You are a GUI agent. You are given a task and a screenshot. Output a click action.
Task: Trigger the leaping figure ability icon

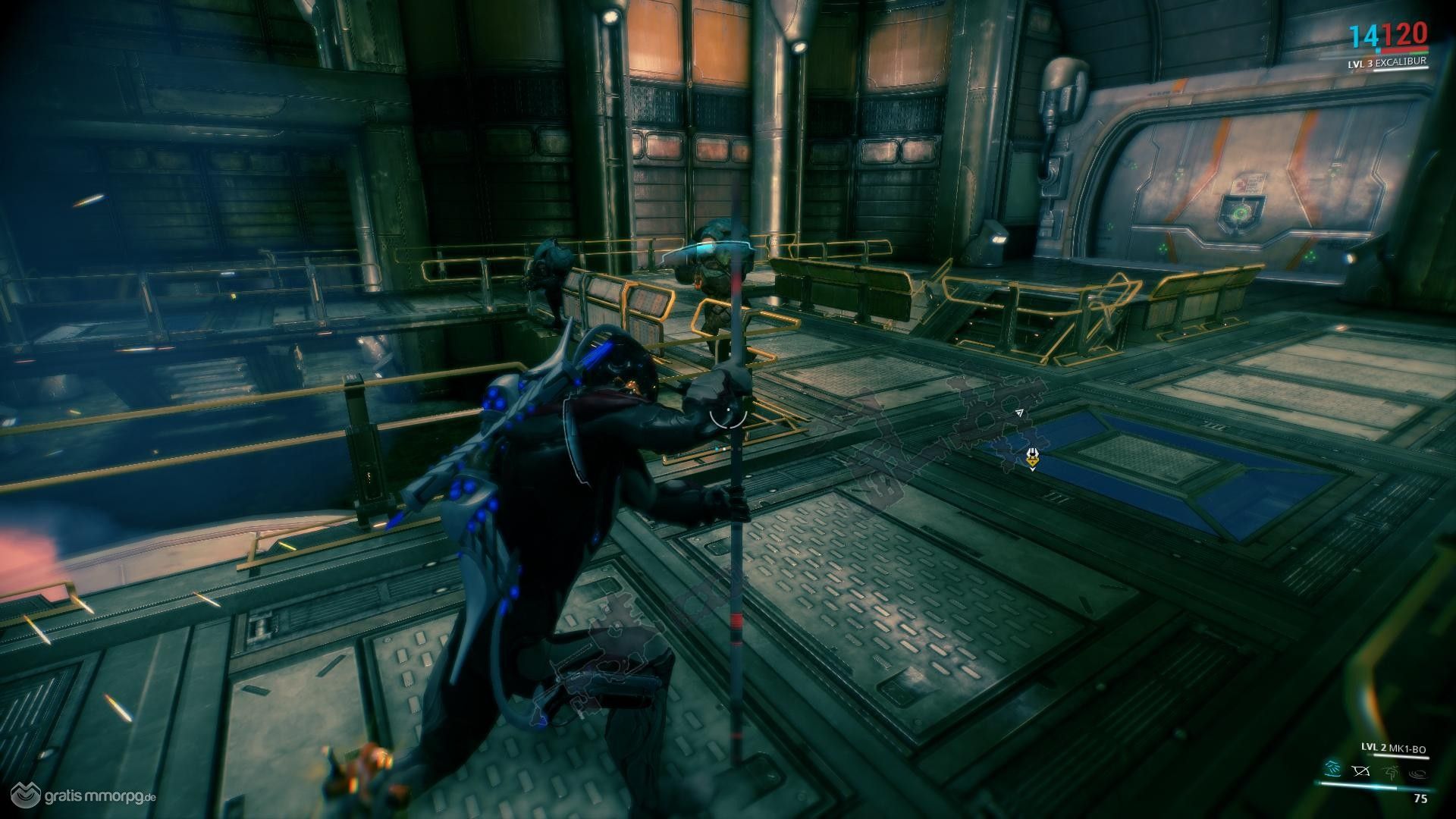click(1389, 773)
